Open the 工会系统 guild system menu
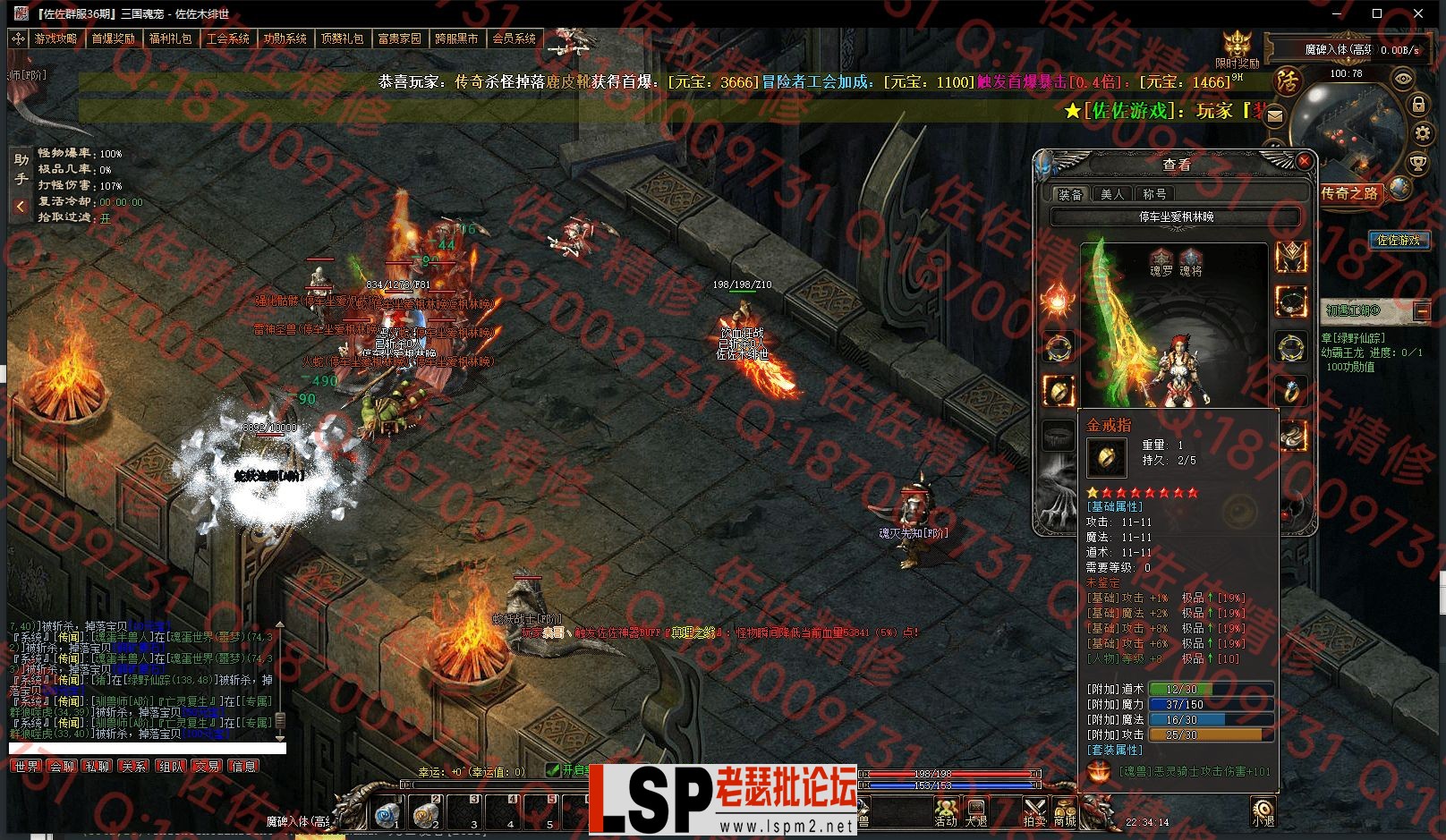The width and height of the screenshot is (1446, 840). point(227,38)
